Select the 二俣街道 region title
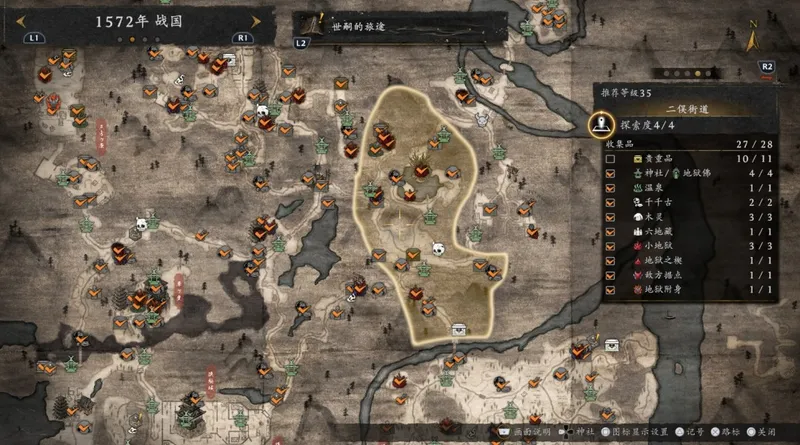The image size is (800, 445). [x=690, y=107]
